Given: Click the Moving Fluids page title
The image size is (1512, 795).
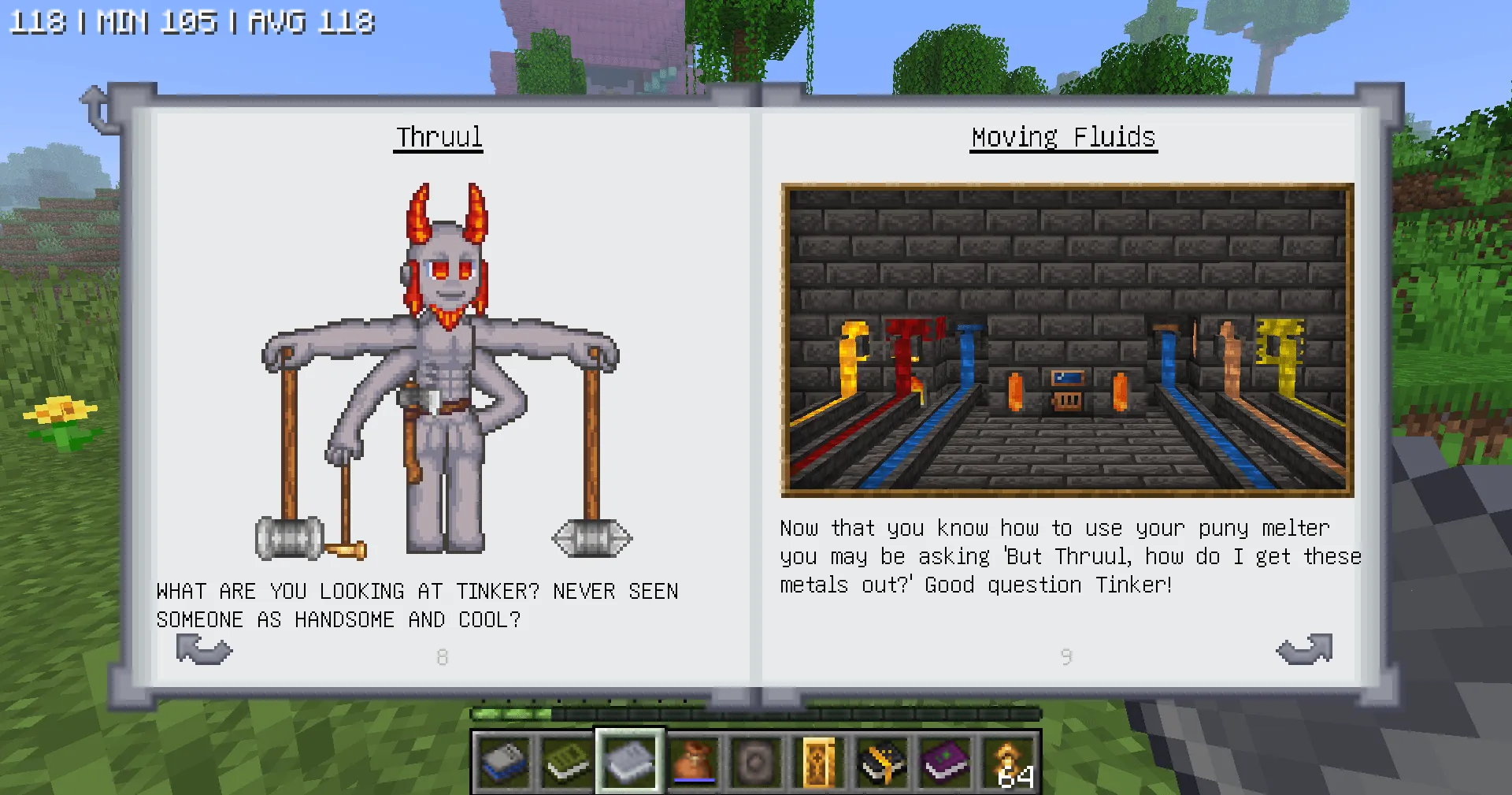Looking at the screenshot, I should point(1063,136).
